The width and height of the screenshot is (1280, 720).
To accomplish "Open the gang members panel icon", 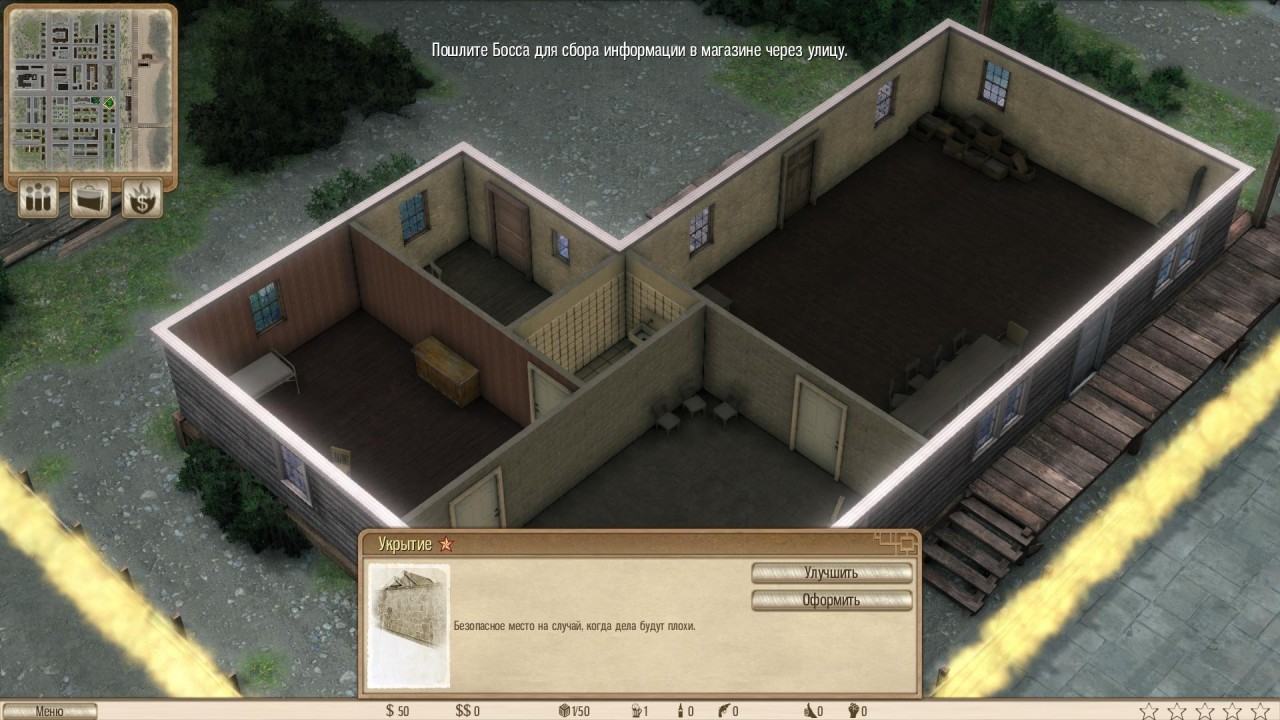I will 39,197.
